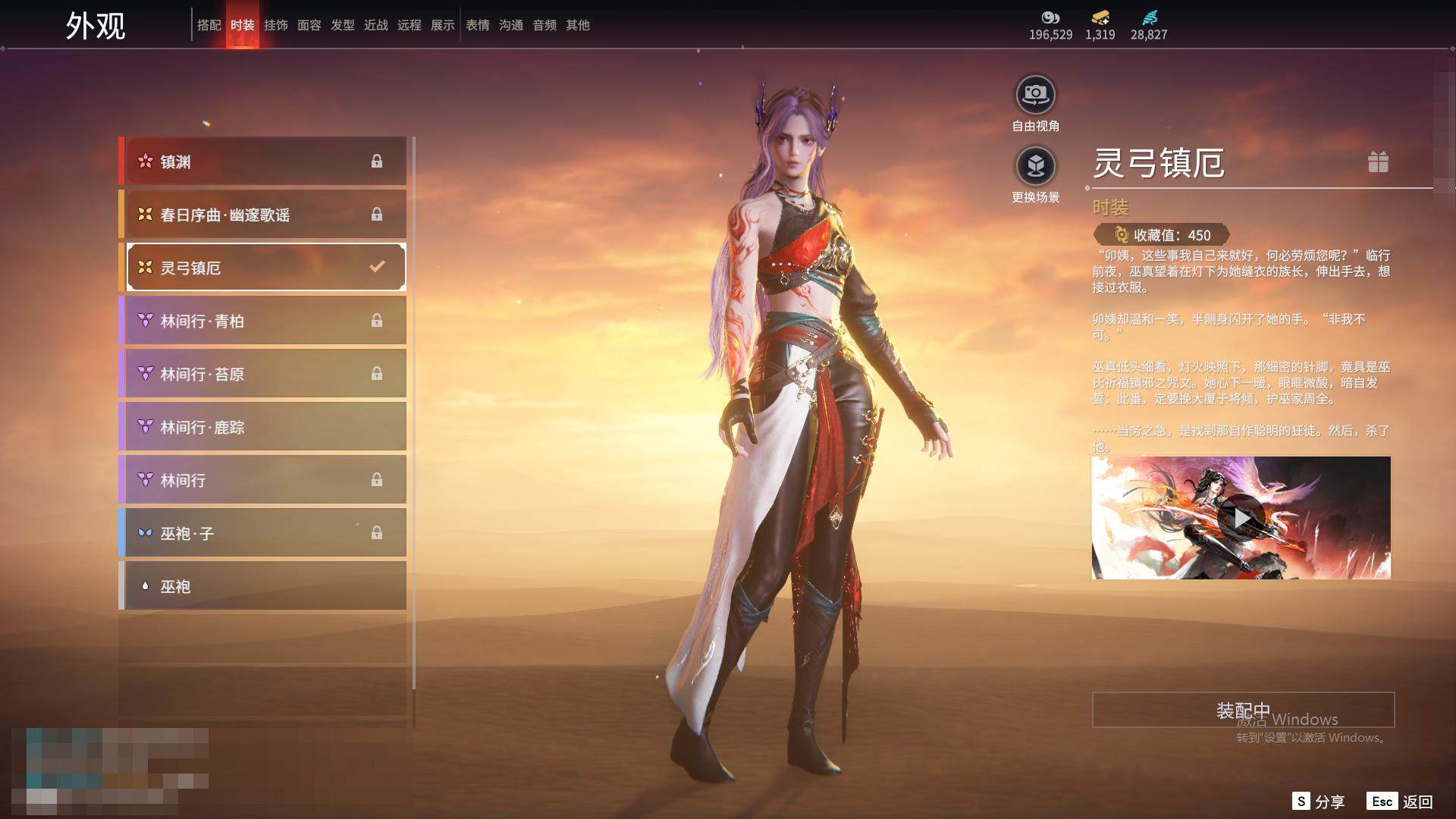The height and width of the screenshot is (819, 1456).
Task: Select the 巫袍 outfit entry
Action: coord(263,586)
